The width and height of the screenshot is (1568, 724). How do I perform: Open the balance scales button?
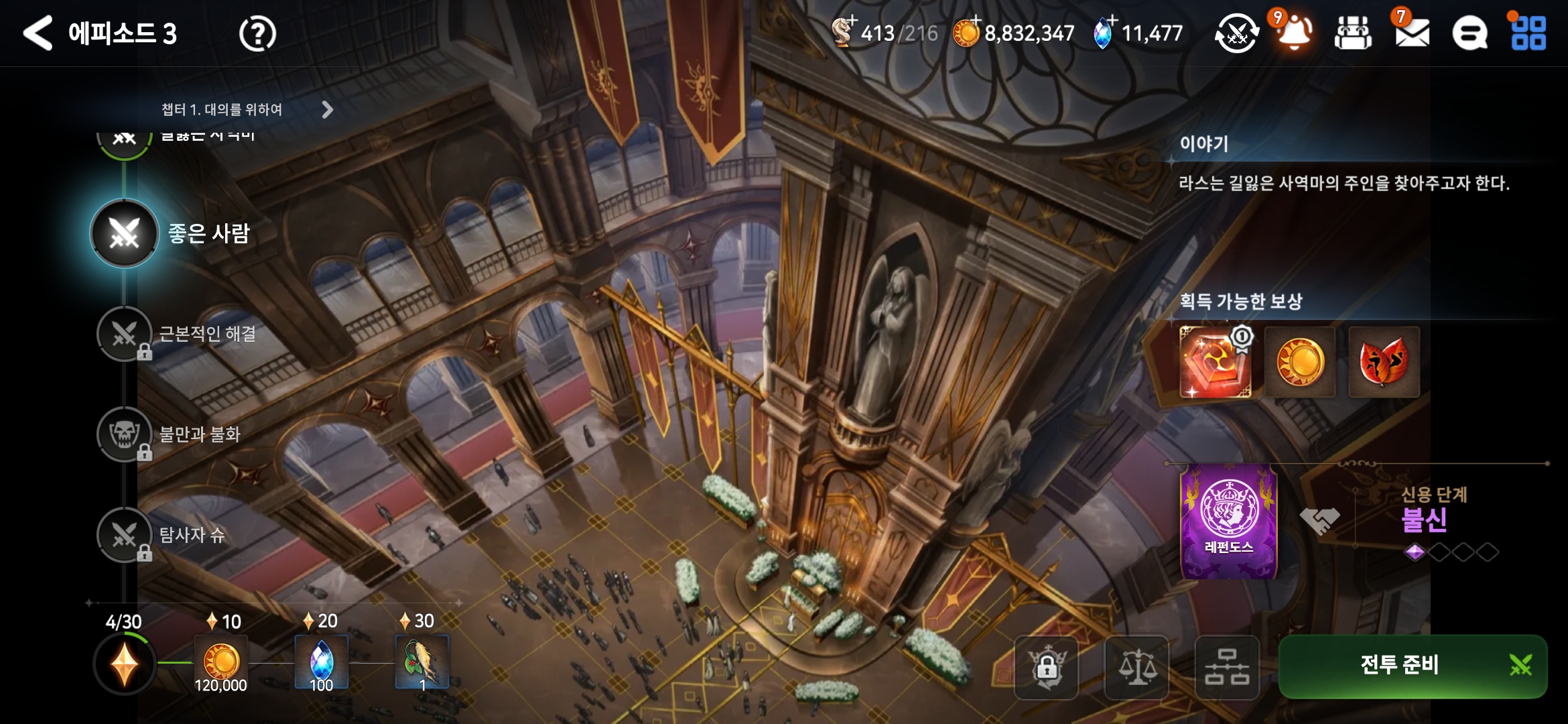click(1136, 668)
